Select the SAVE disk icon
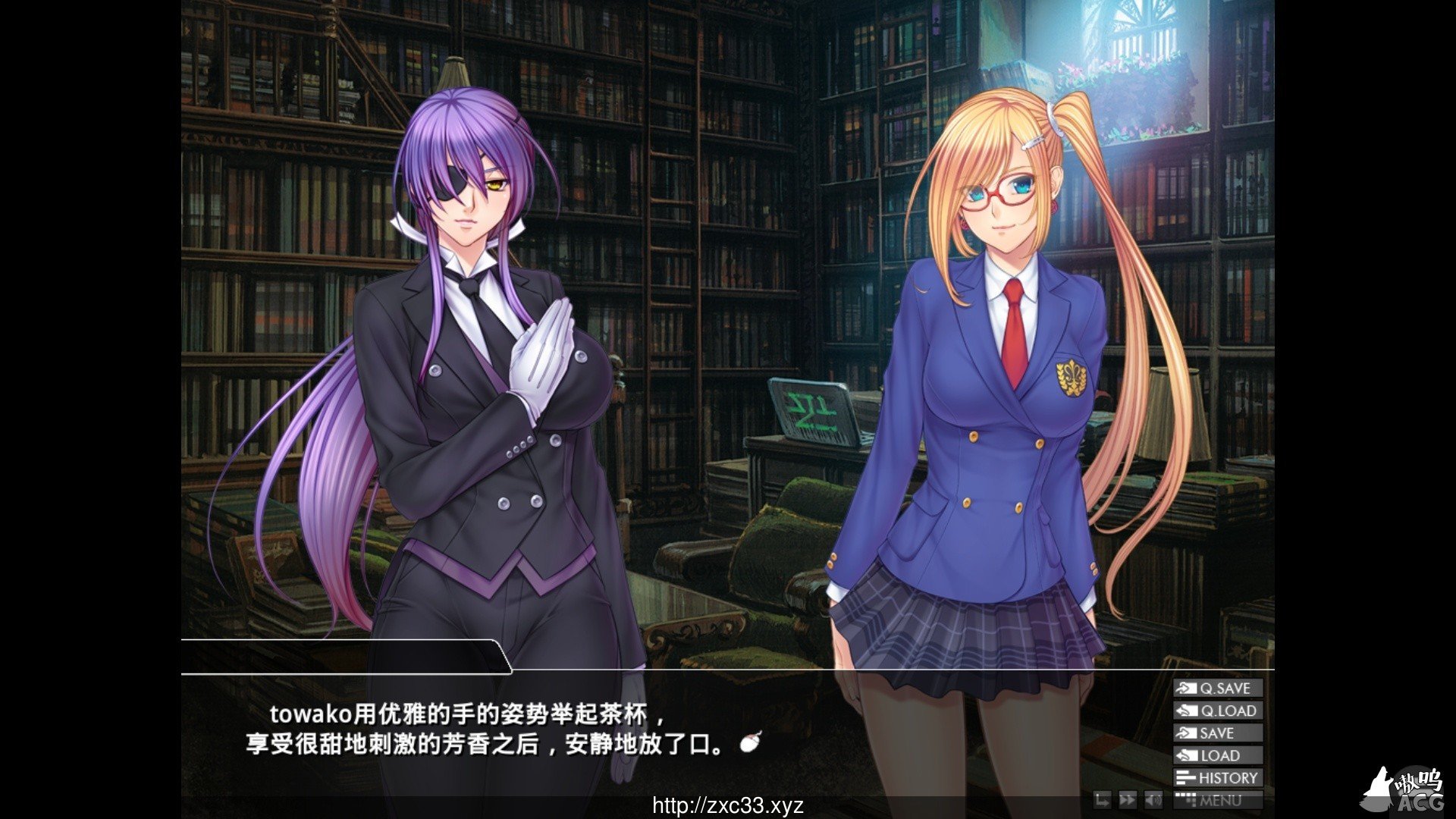Viewport: 1456px width, 819px height. click(x=1186, y=733)
